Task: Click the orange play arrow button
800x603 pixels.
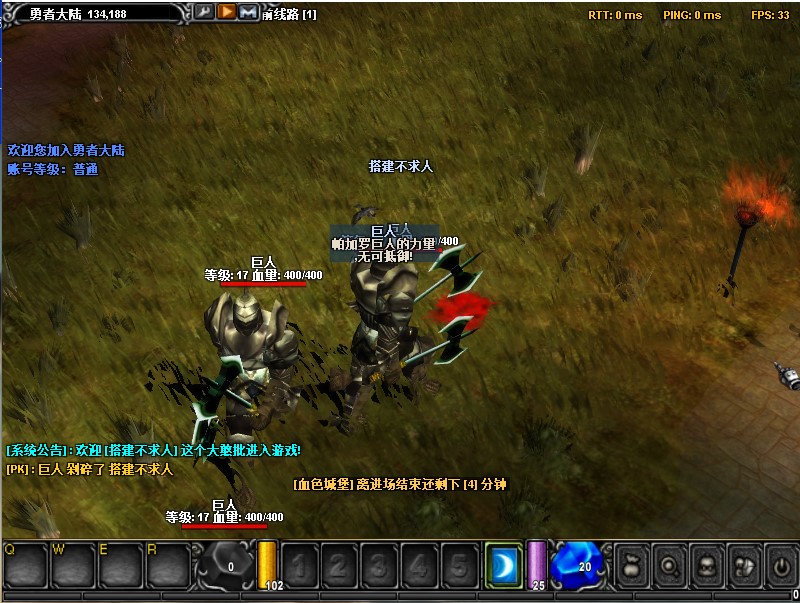Action: coord(226,12)
